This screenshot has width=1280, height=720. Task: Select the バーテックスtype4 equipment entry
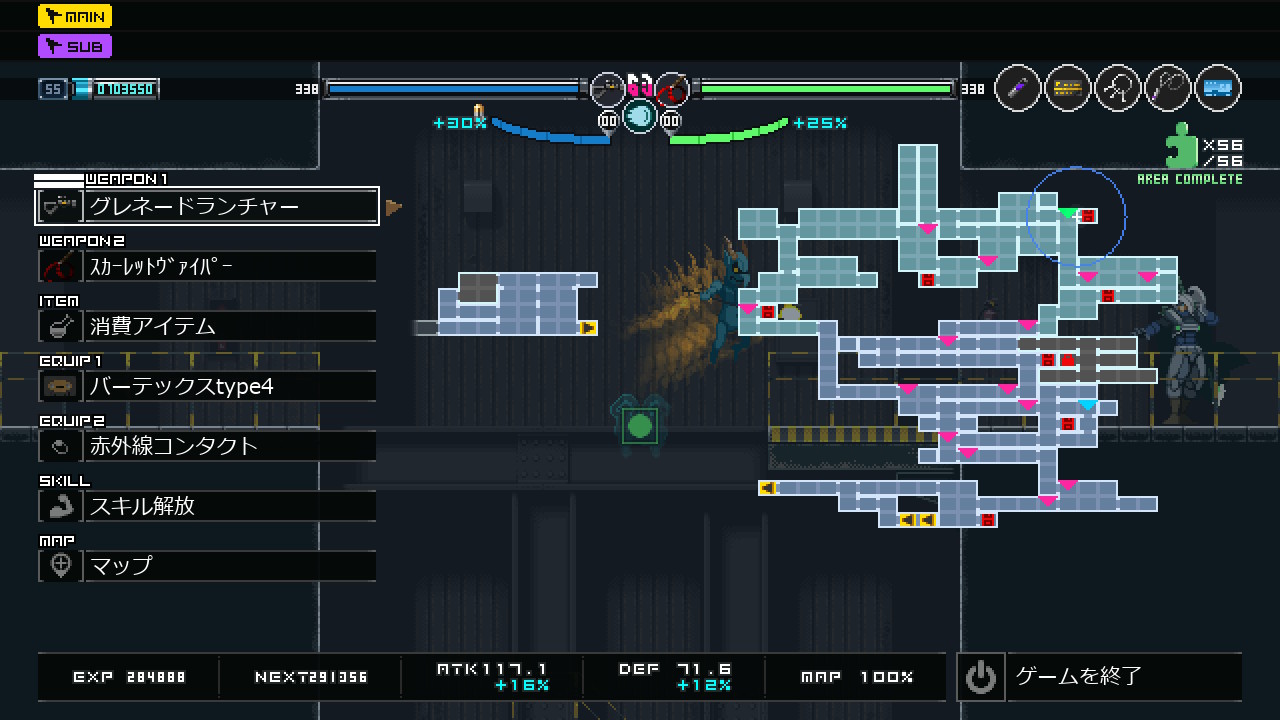click(x=207, y=386)
